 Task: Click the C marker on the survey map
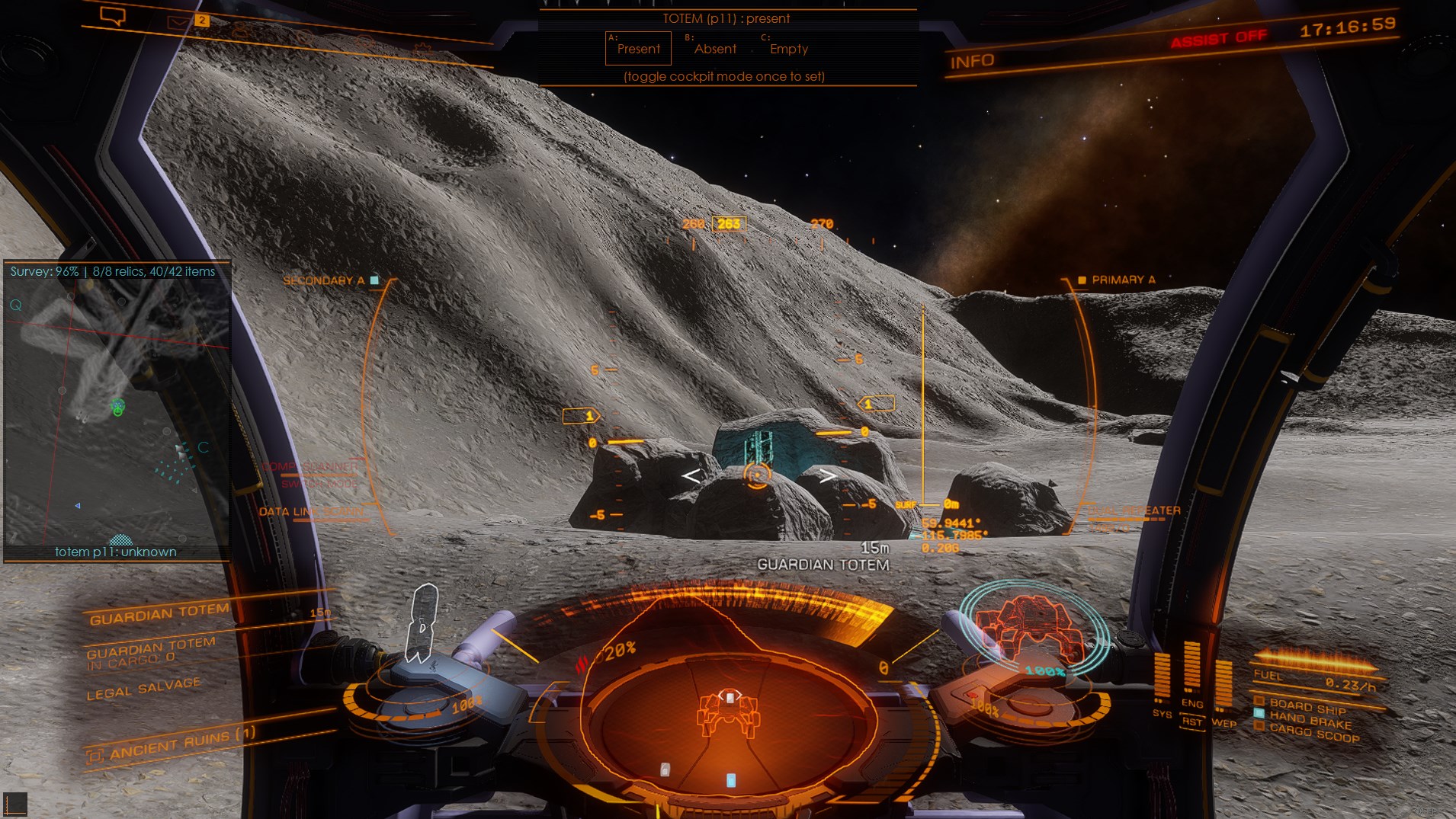coord(203,447)
